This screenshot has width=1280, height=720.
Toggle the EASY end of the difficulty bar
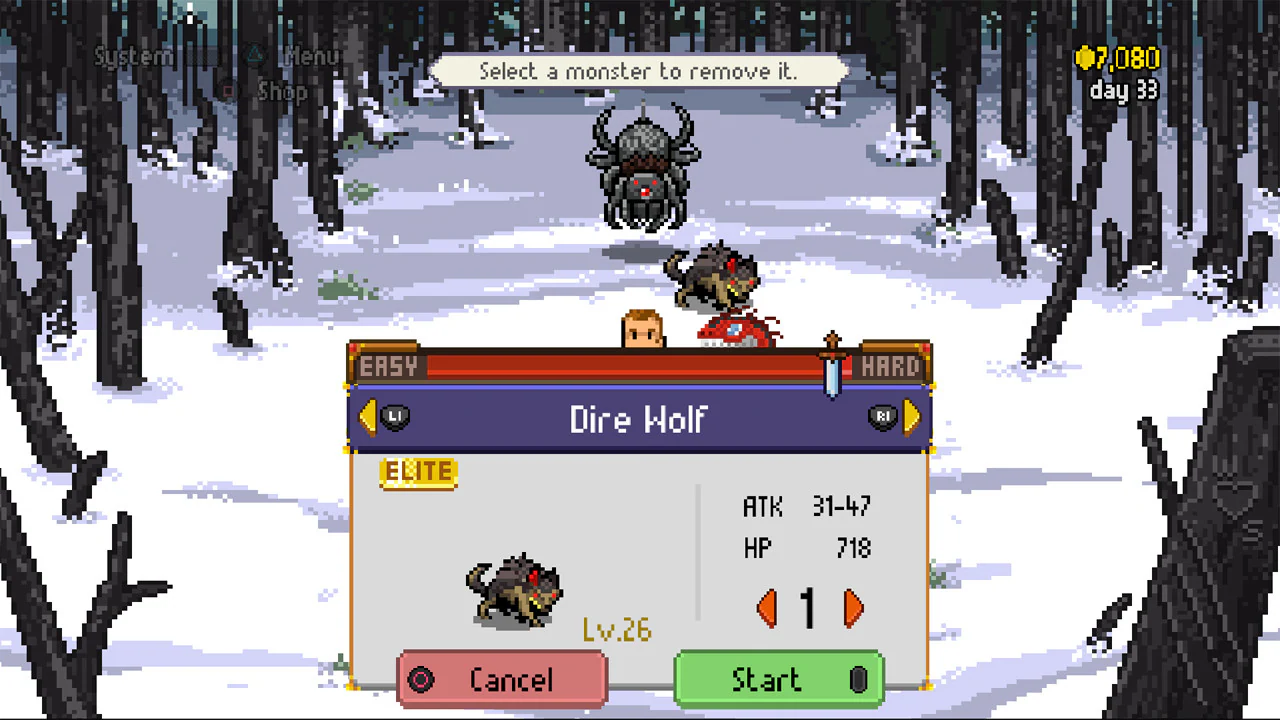[x=387, y=366]
